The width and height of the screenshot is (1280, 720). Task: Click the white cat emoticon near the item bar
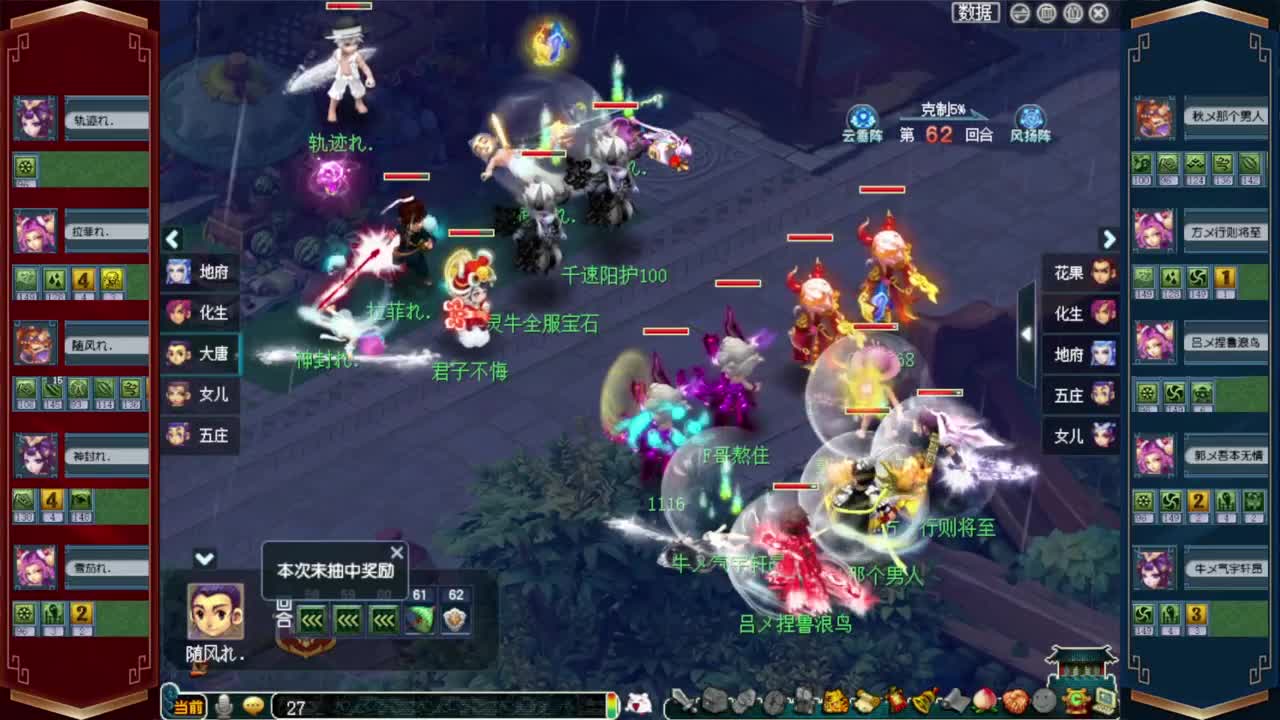pyautogui.click(x=637, y=702)
